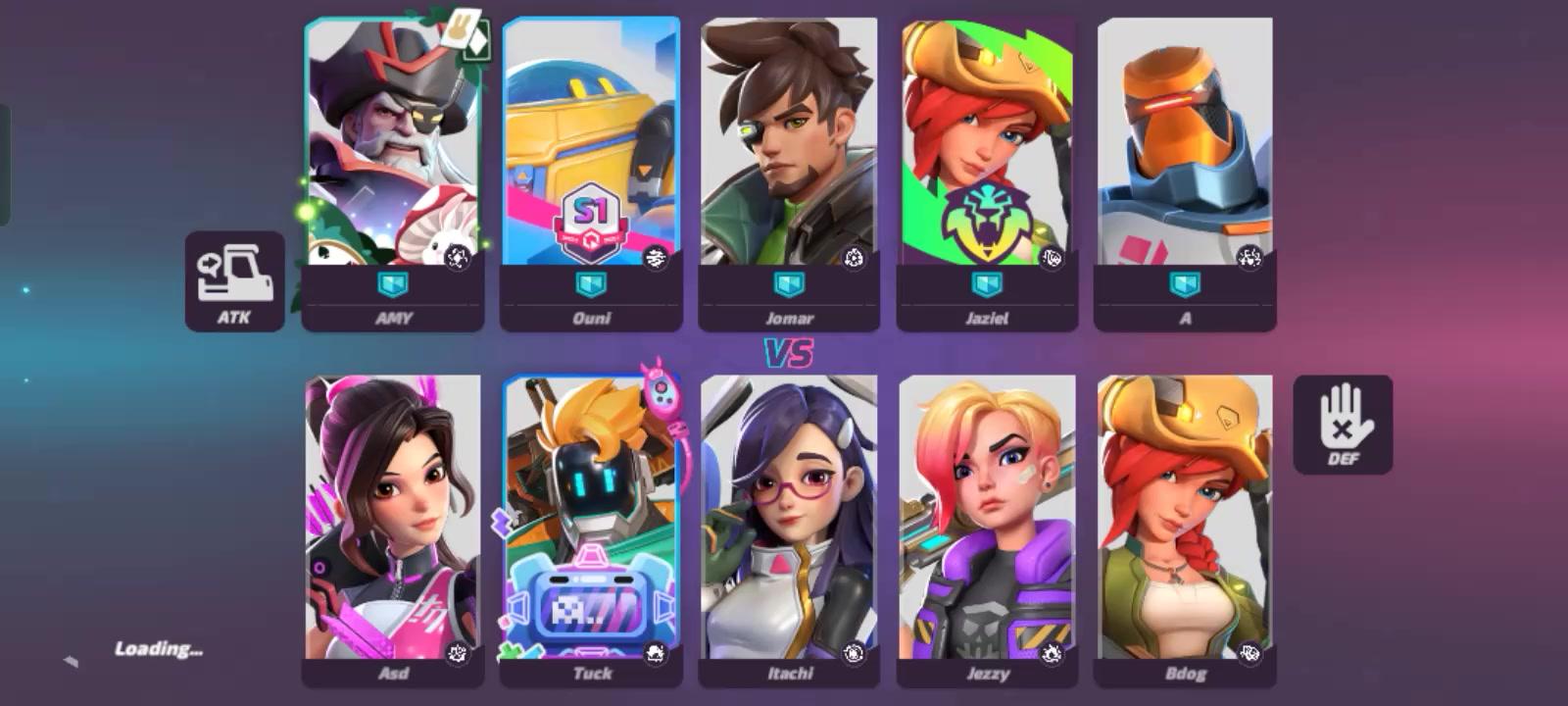
Task: Expand Tuck's player card details
Action: (x=591, y=520)
